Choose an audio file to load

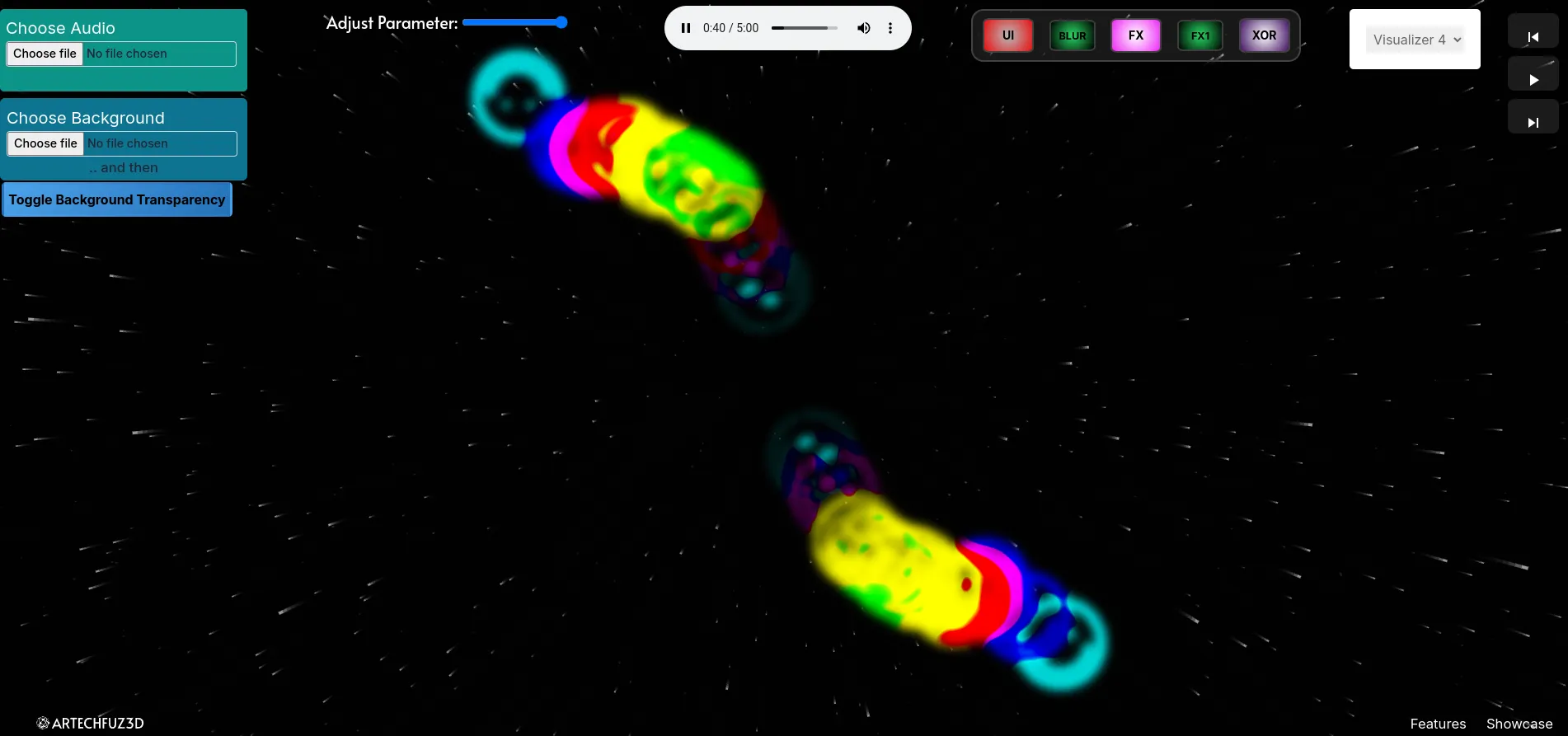pyautogui.click(x=45, y=53)
